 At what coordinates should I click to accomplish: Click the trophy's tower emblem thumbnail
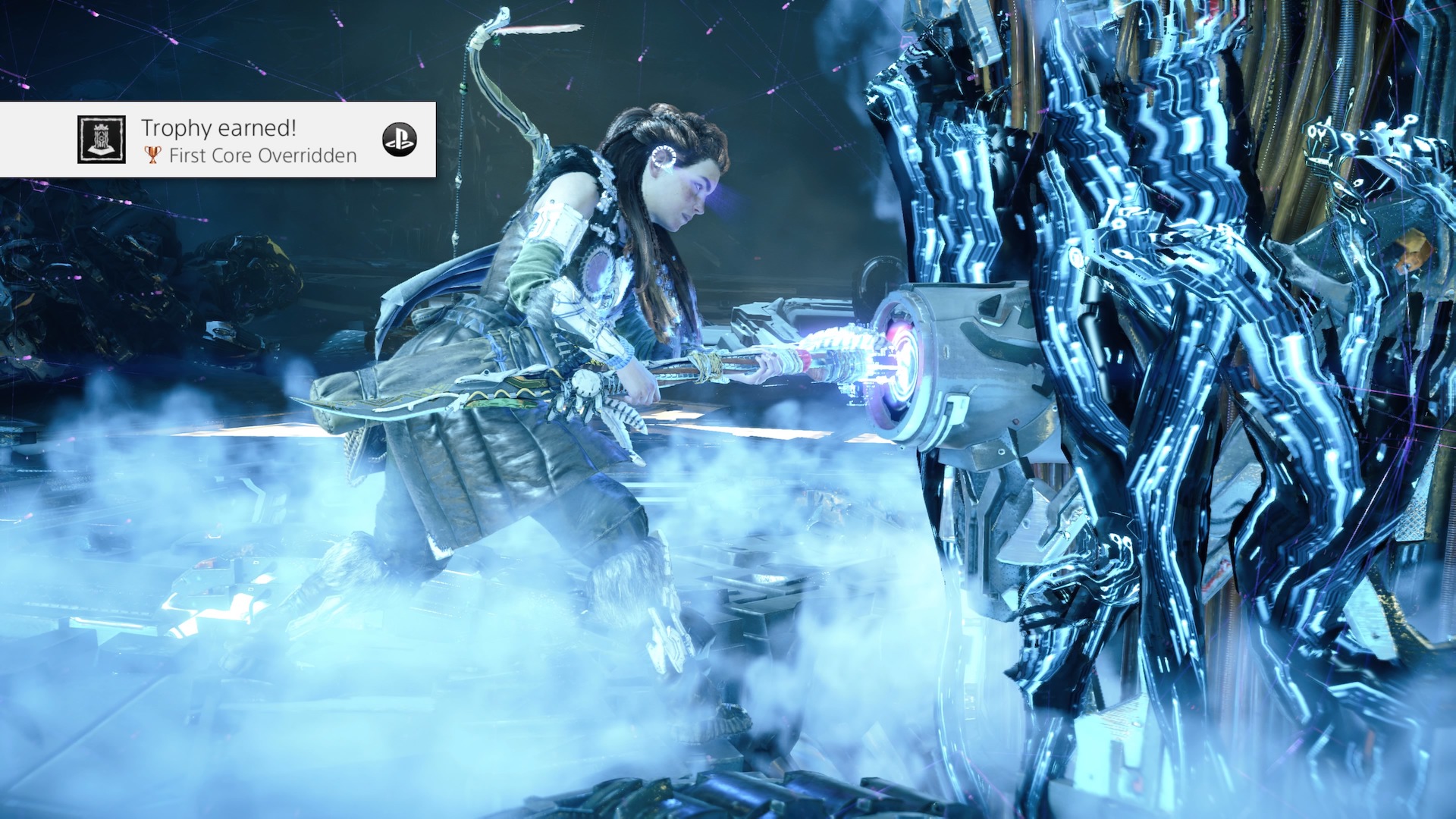[x=102, y=140]
